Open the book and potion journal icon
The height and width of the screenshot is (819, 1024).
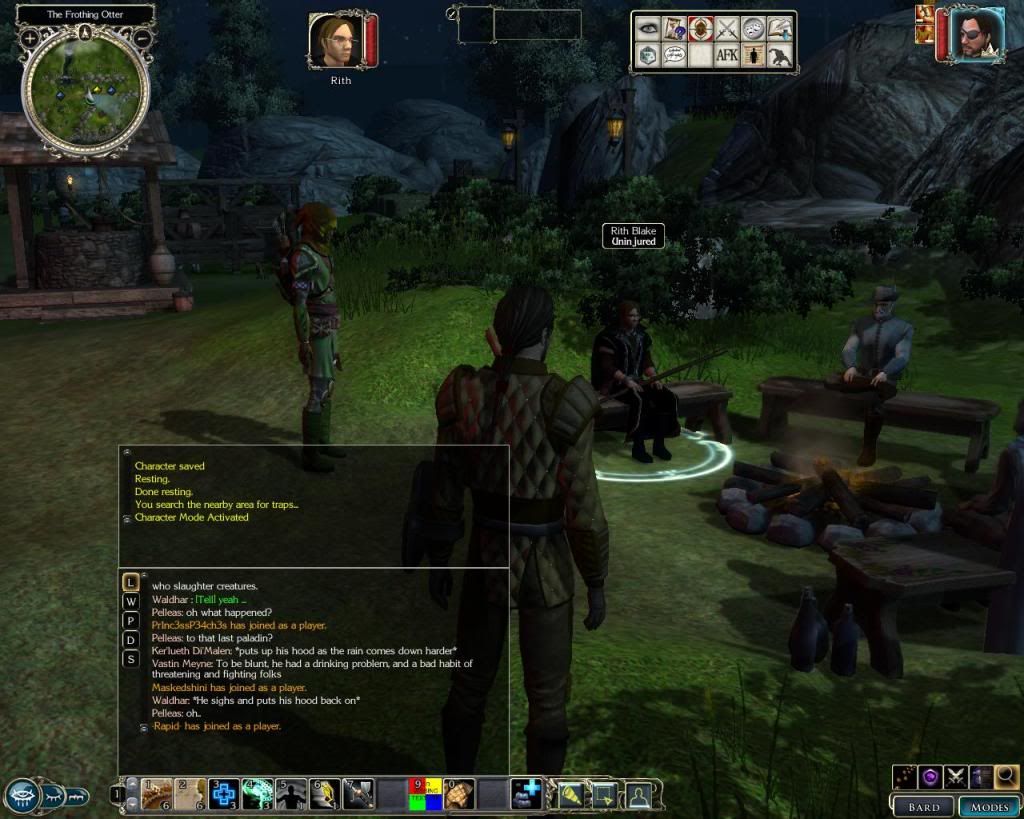point(780,29)
